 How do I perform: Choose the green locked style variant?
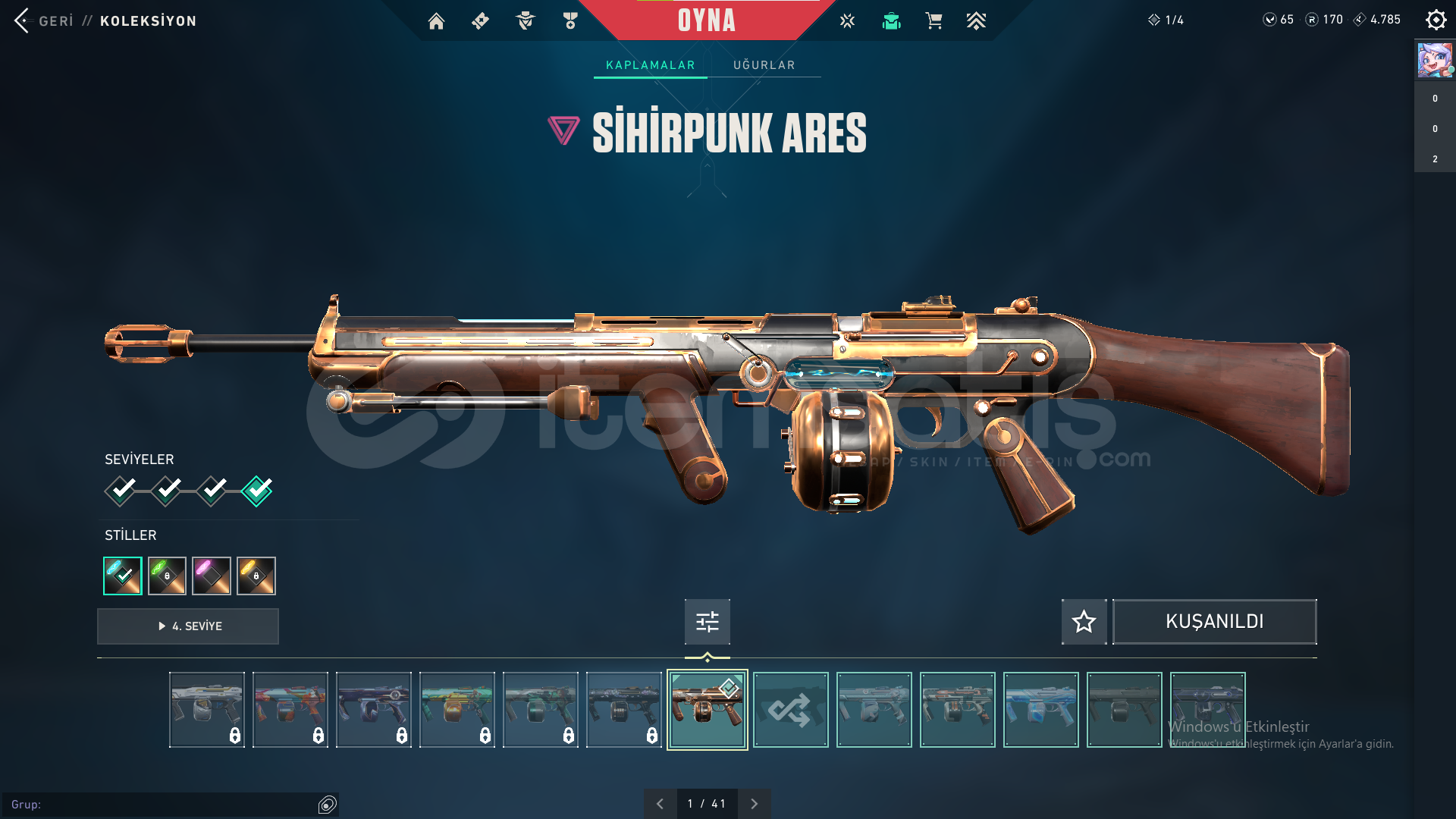pyautogui.click(x=167, y=576)
